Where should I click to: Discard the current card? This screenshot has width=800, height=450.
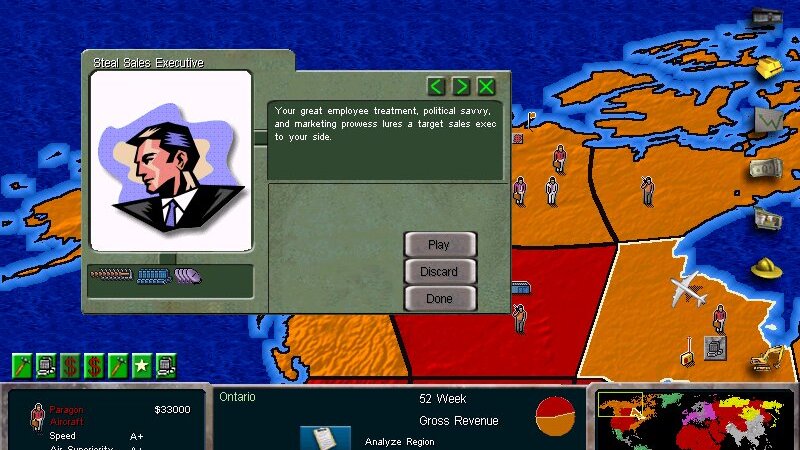point(439,271)
